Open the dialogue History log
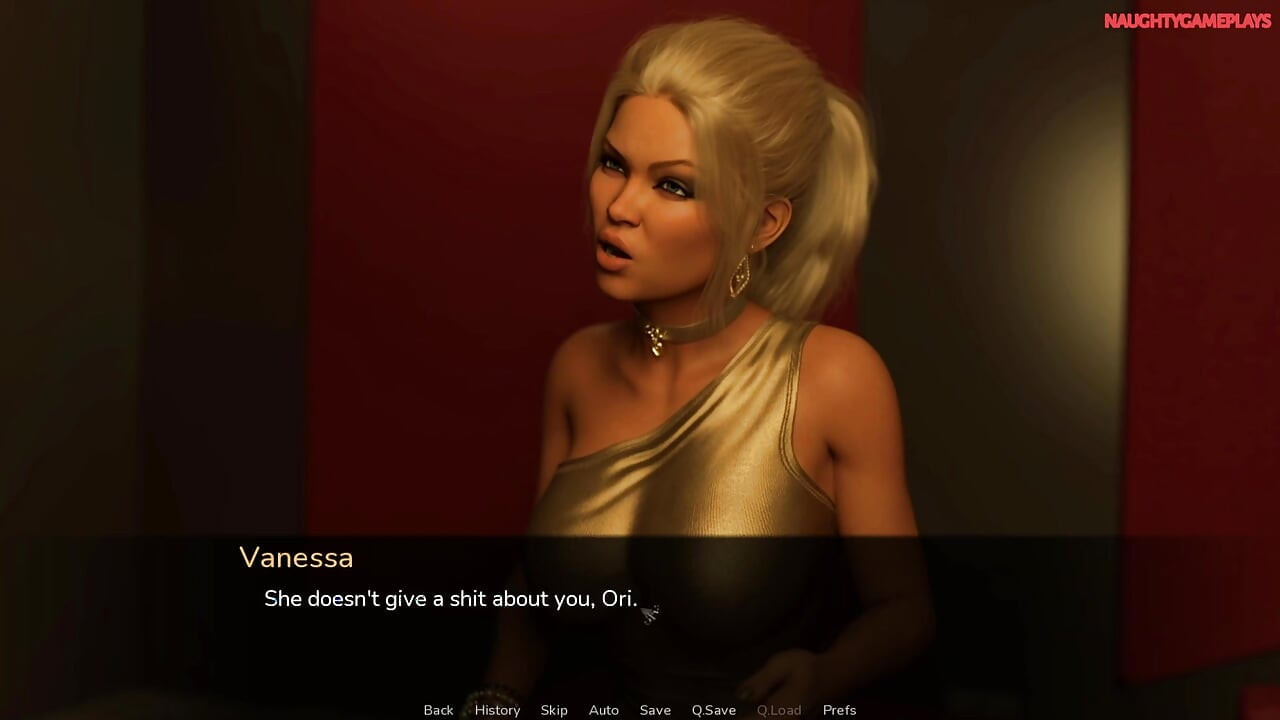Viewport: 1280px width, 720px height. tap(497, 710)
